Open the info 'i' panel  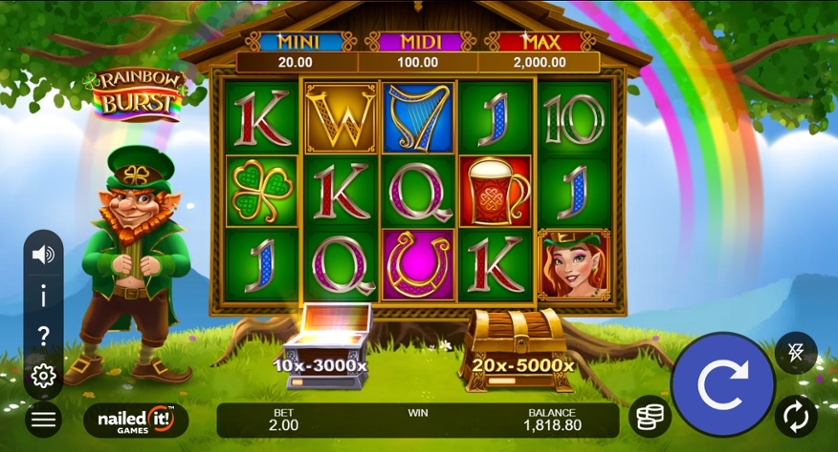pos(43,296)
